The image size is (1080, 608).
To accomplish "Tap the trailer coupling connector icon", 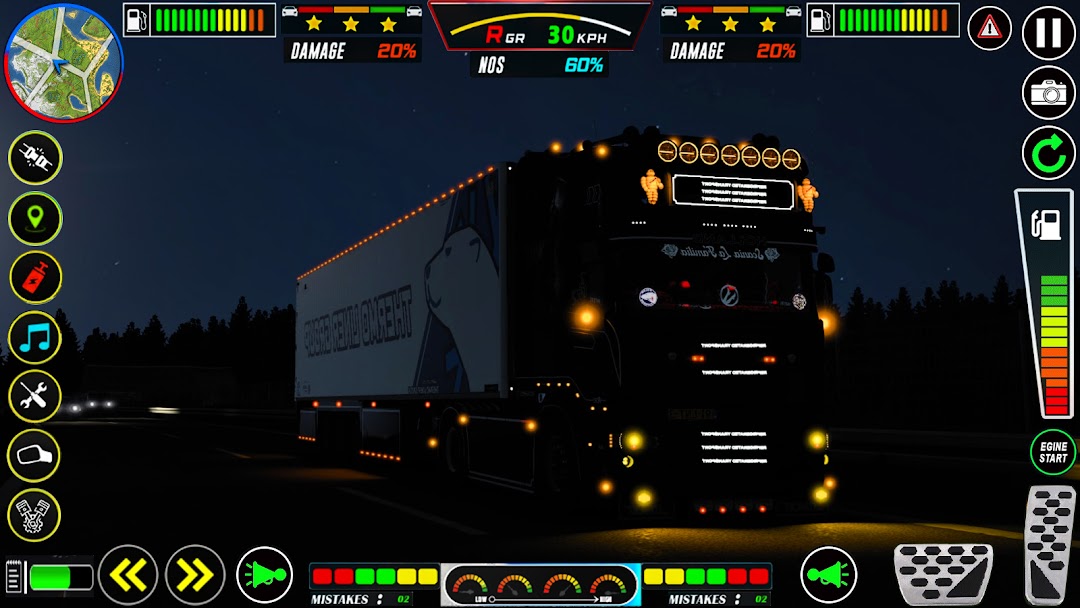I will tap(35, 158).
